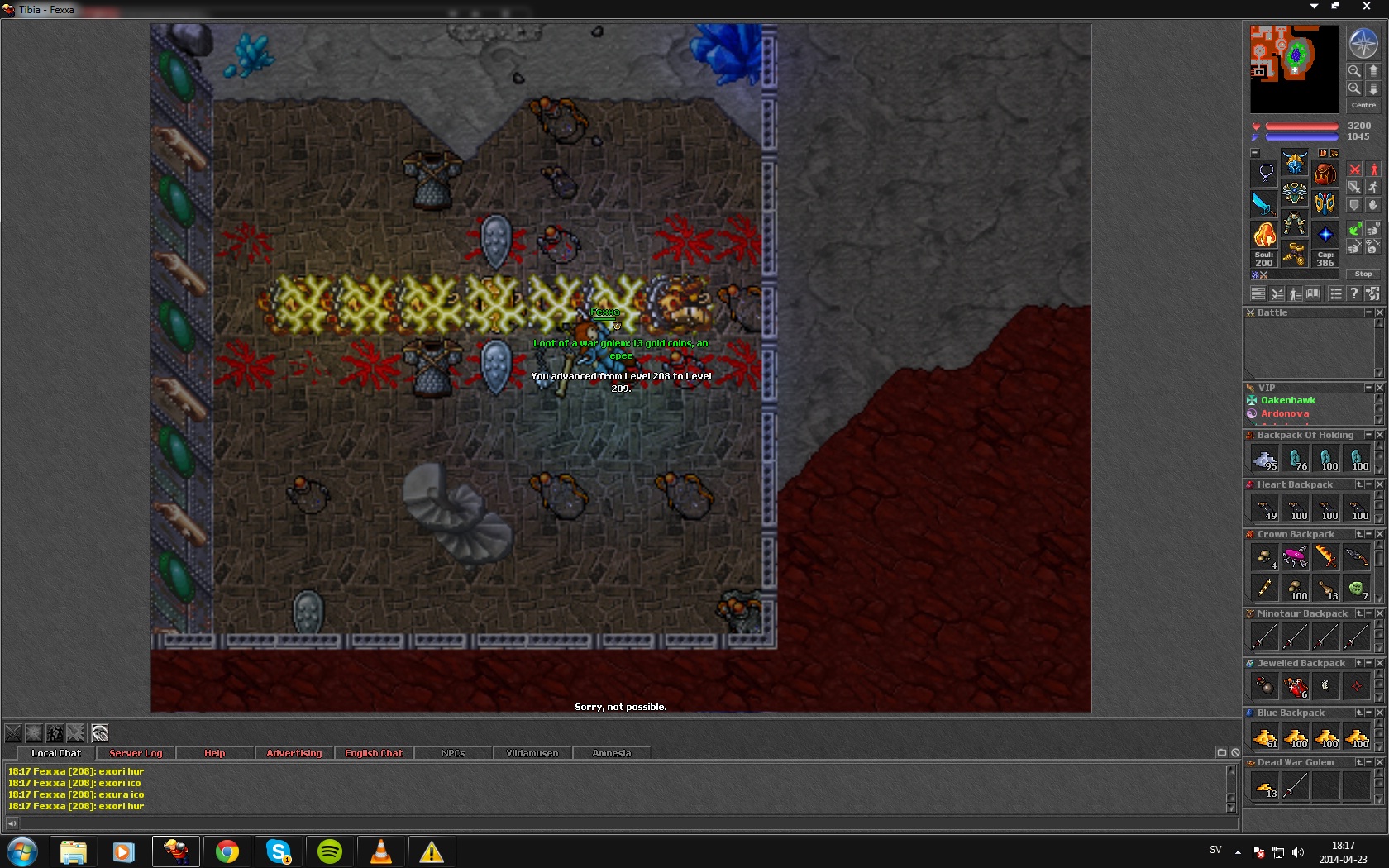This screenshot has height=868, width=1389.
Task: Minimize the Backpack Of Holding container
Action: [1368, 435]
